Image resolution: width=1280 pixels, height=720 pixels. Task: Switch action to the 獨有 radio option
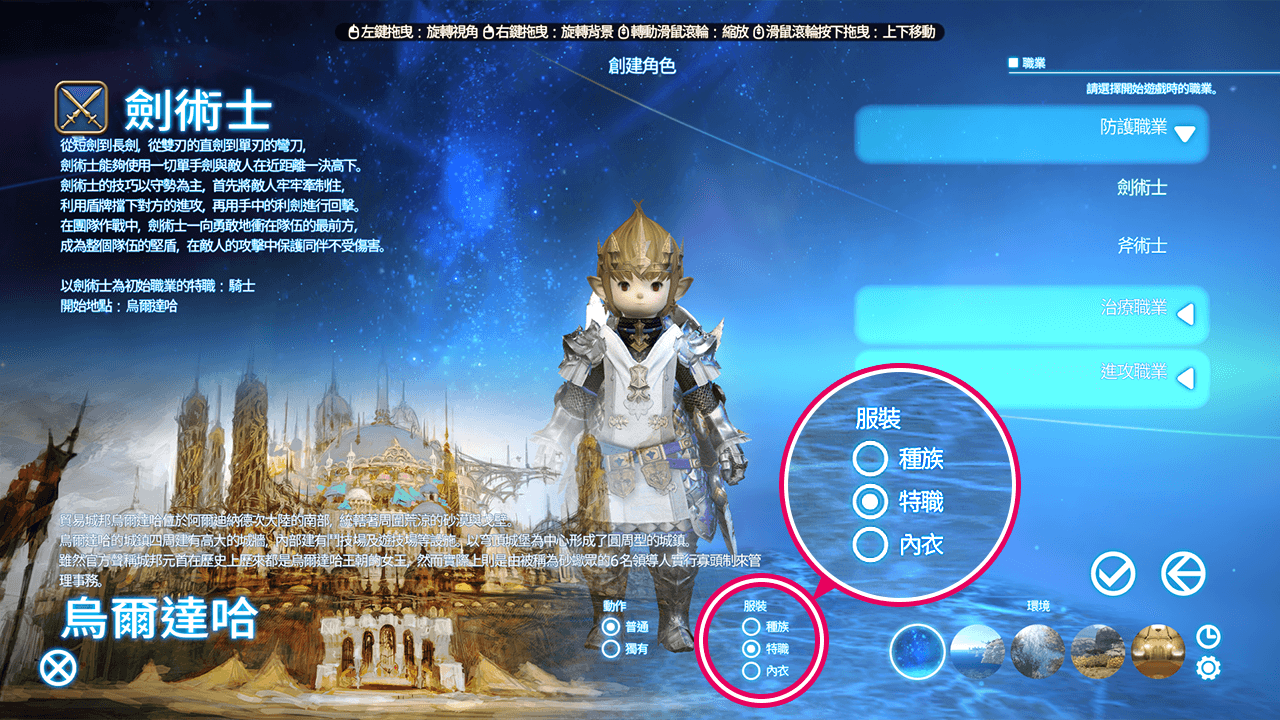[611, 649]
